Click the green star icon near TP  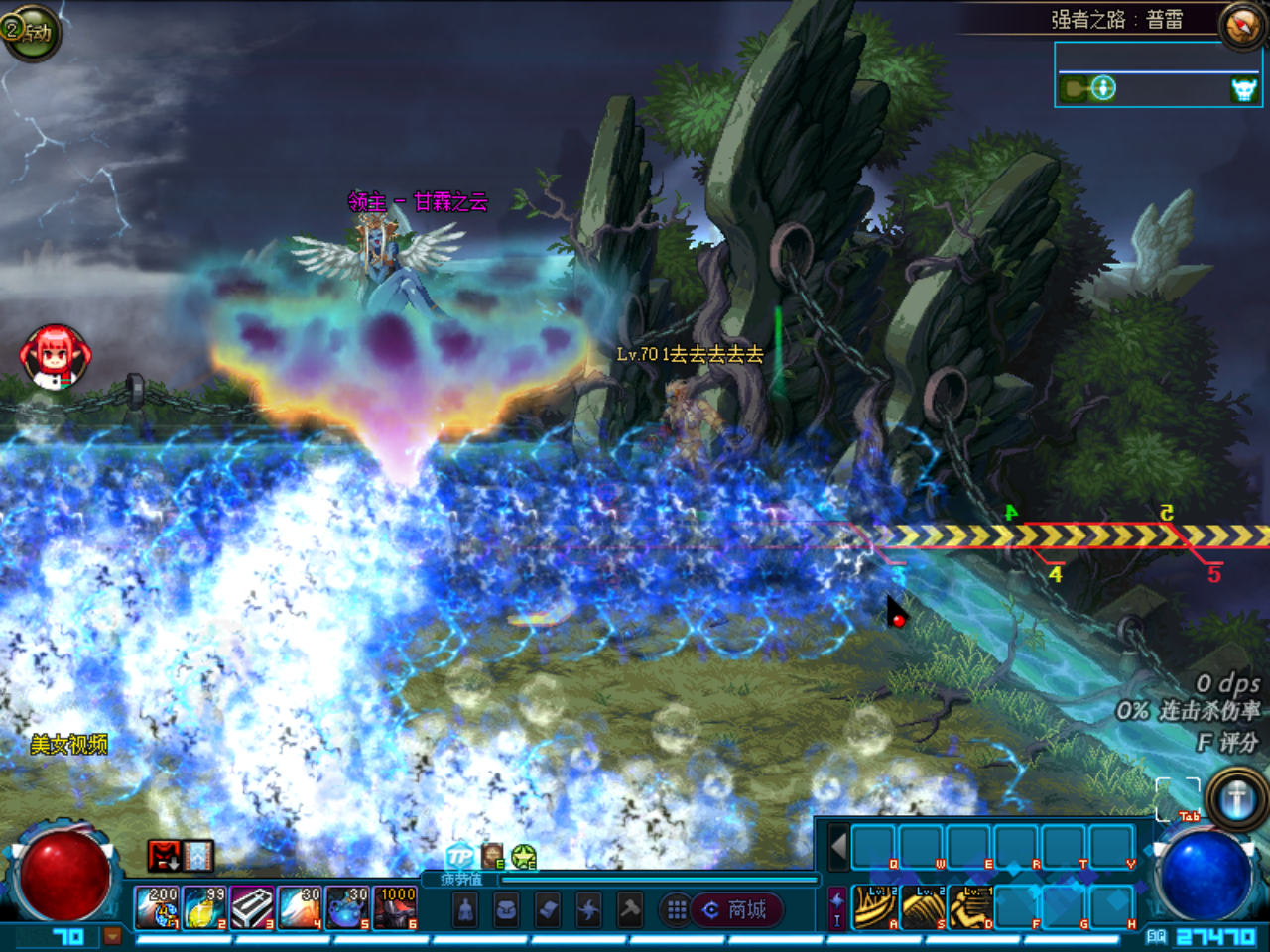tap(524, 857)
